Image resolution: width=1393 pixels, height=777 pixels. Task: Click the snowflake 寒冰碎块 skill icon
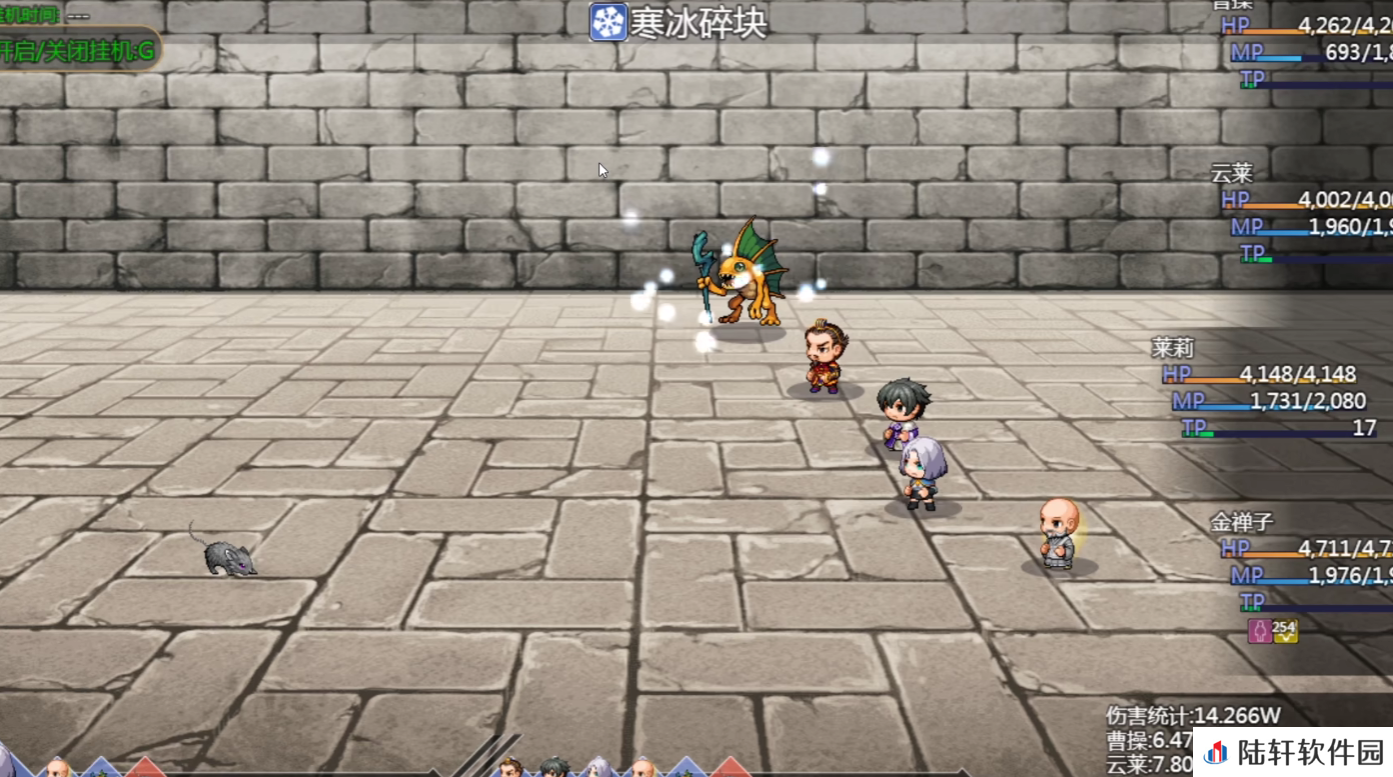point(608,22)
